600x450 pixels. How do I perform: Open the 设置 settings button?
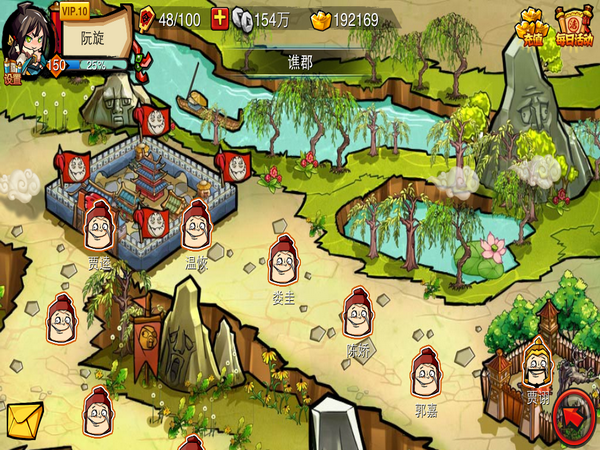click(12, 76)
